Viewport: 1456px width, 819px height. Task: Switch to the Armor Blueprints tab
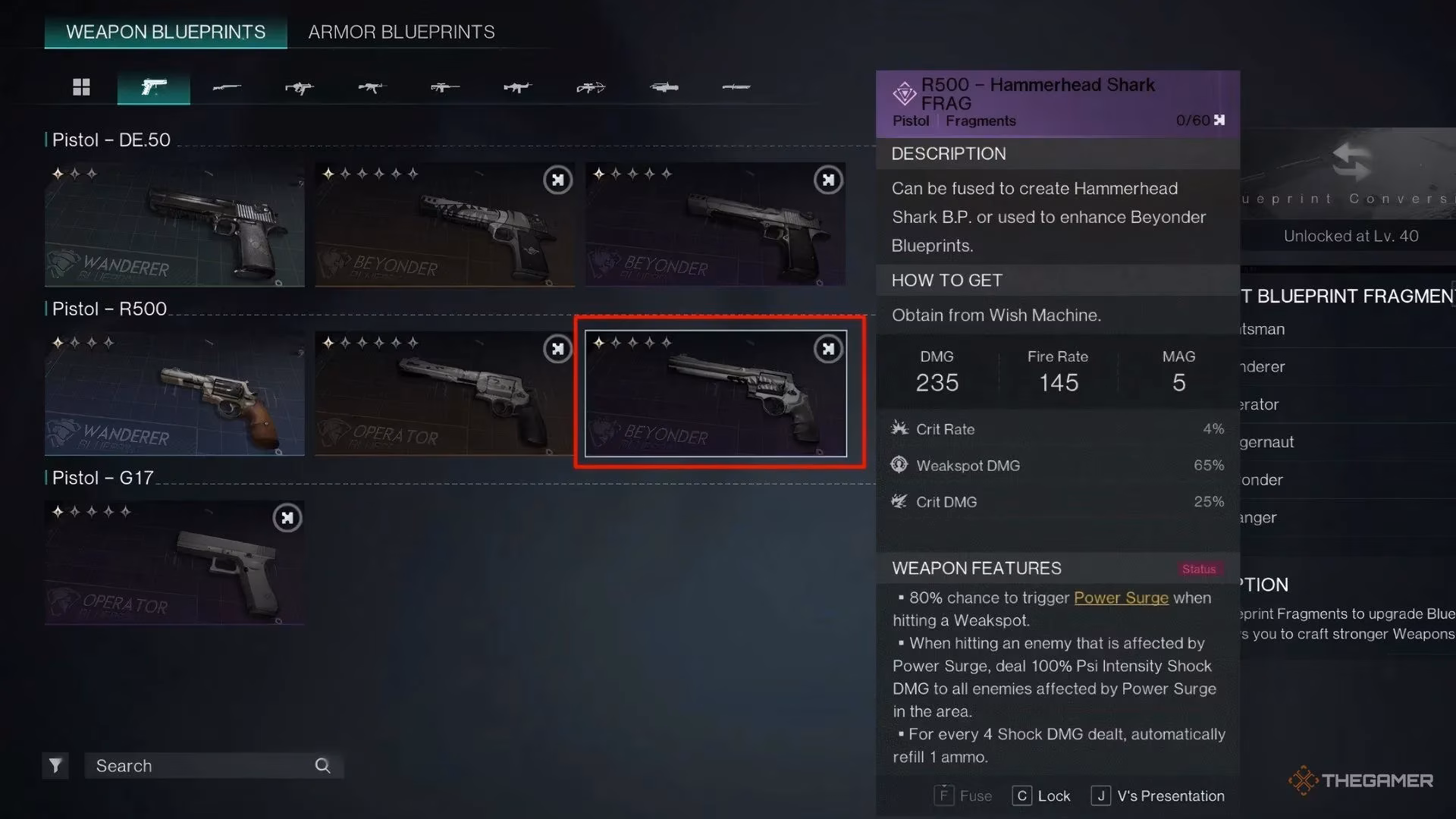pyautogui.click(x=400, y=32)
